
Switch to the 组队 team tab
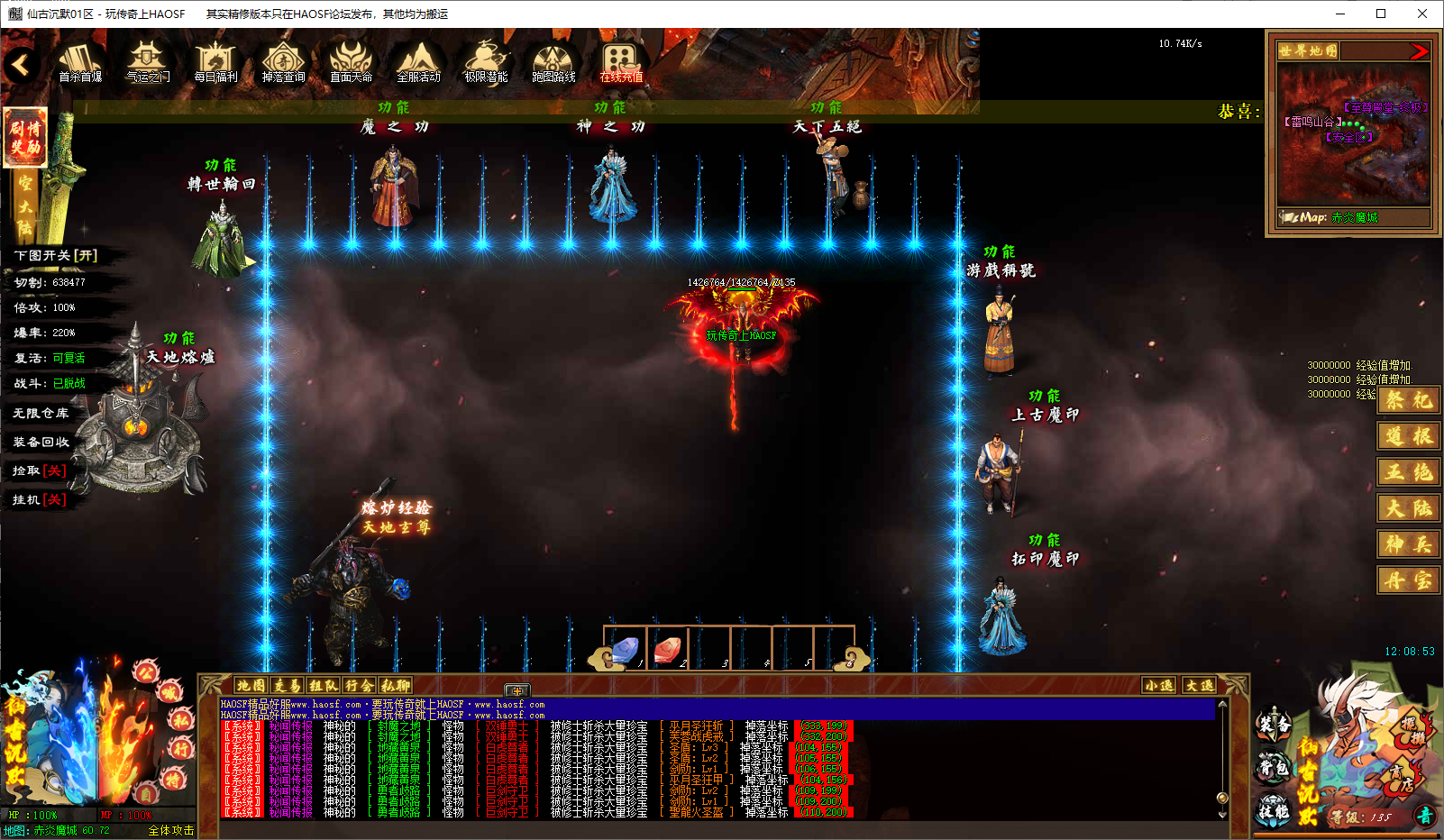tap(324, 686)
